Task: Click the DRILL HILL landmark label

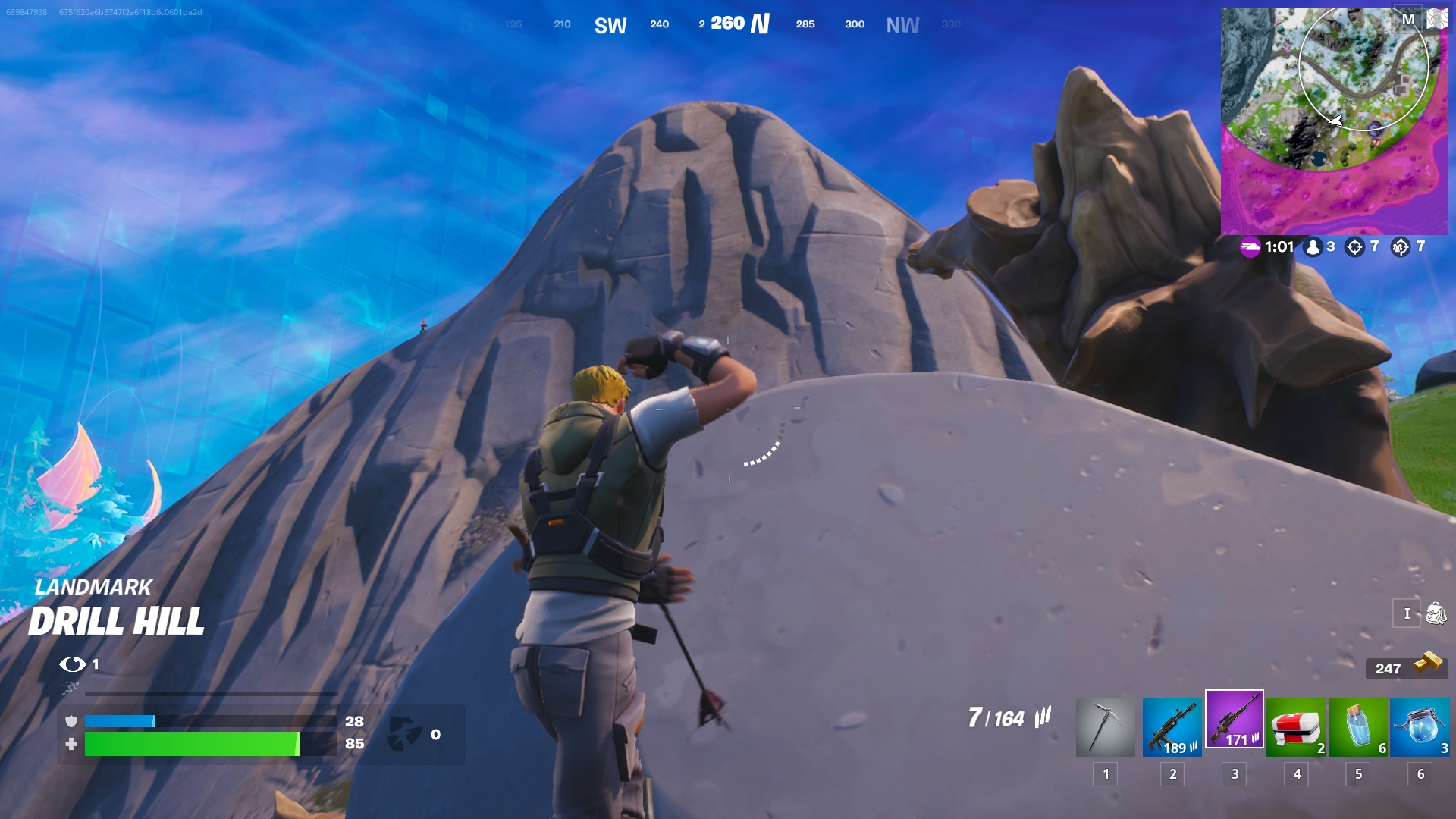Action: coord(118,622)
